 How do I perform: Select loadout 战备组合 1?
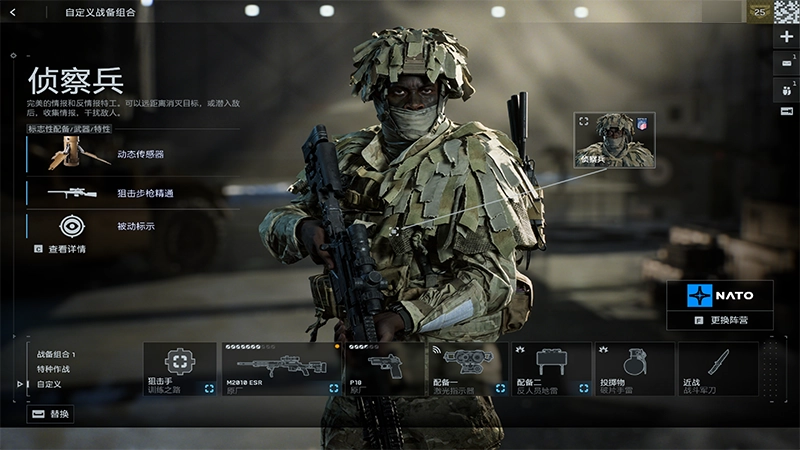[57, 354]
